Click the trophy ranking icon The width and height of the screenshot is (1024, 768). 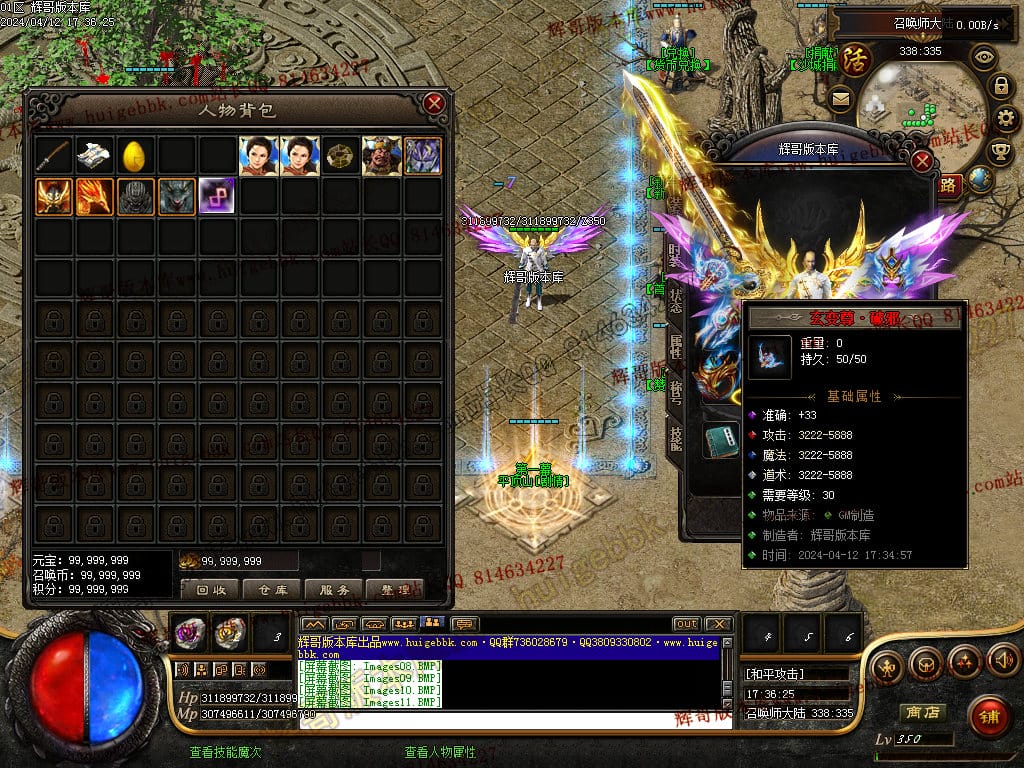click(x=999, y=151)
